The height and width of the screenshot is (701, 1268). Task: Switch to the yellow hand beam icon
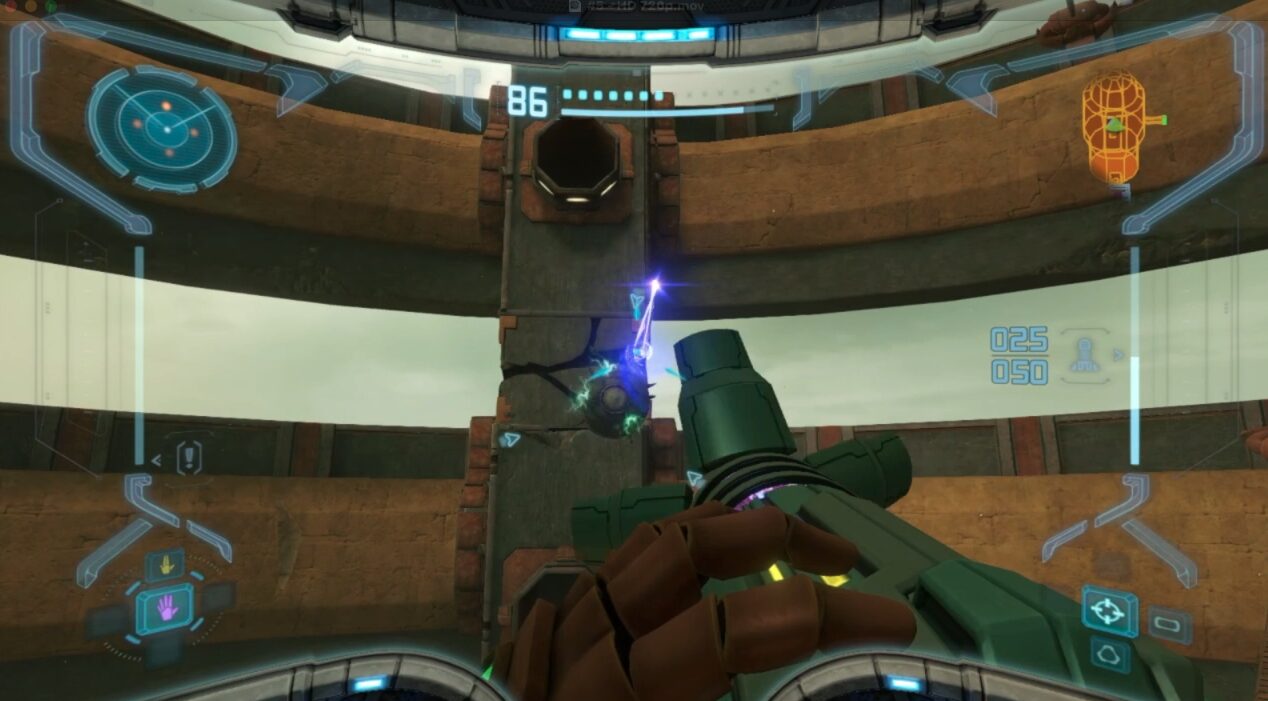pyautogui.click(x=166, y=565)
